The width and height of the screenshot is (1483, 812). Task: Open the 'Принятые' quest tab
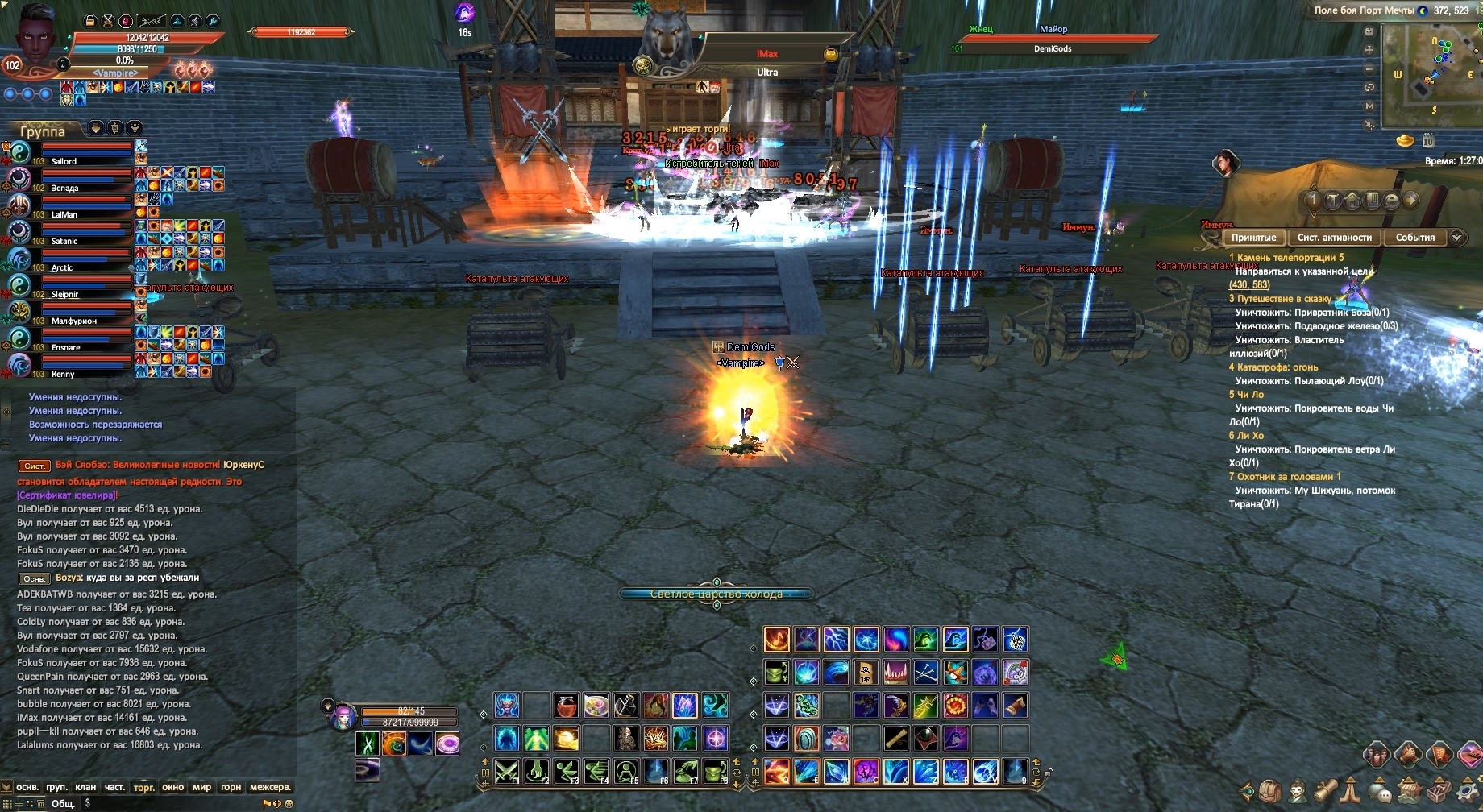tap(1253, 238)
